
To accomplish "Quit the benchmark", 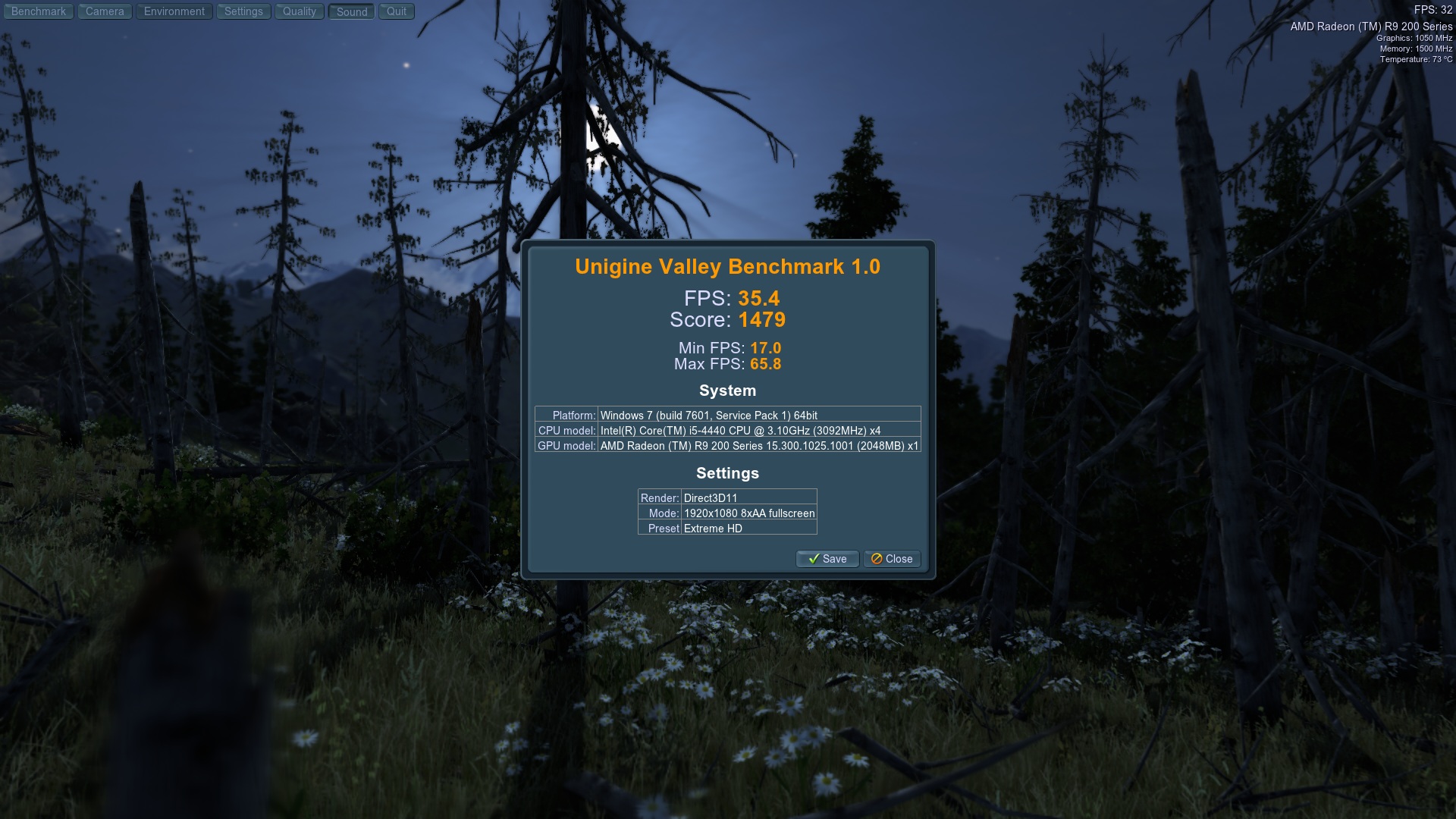I will click(397, 11).
